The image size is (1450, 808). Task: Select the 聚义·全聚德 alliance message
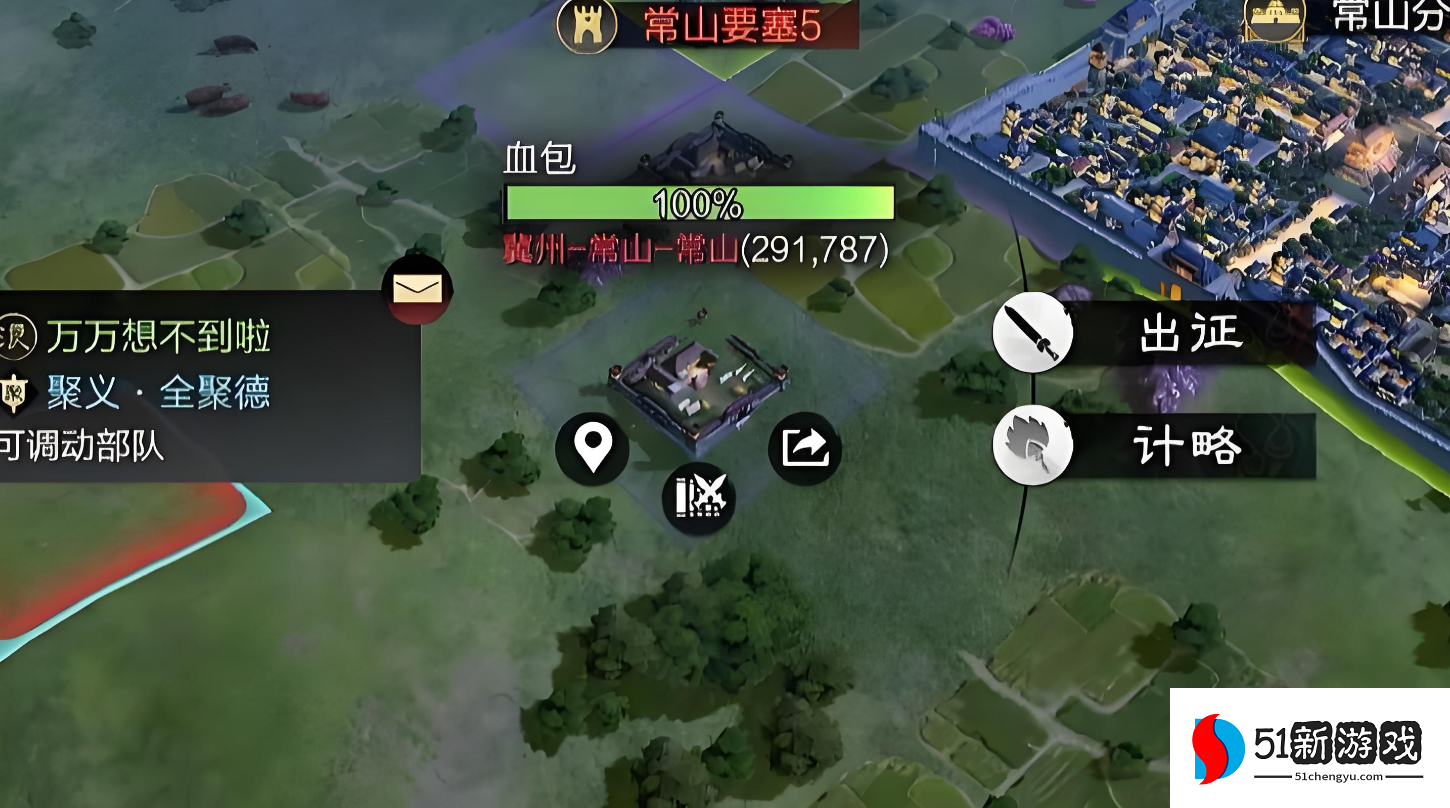coord(160,390)
